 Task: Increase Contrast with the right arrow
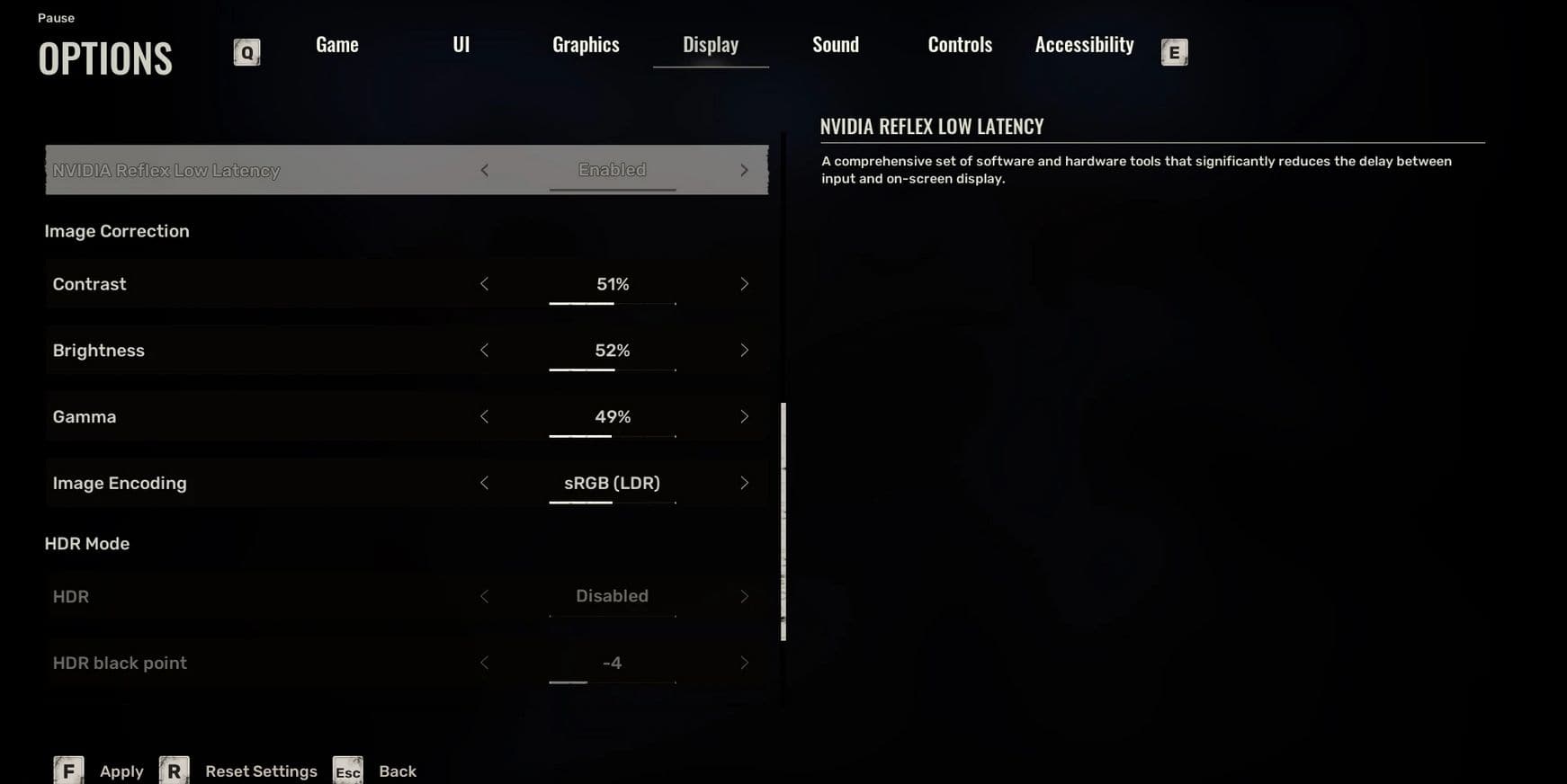point(744,284)
